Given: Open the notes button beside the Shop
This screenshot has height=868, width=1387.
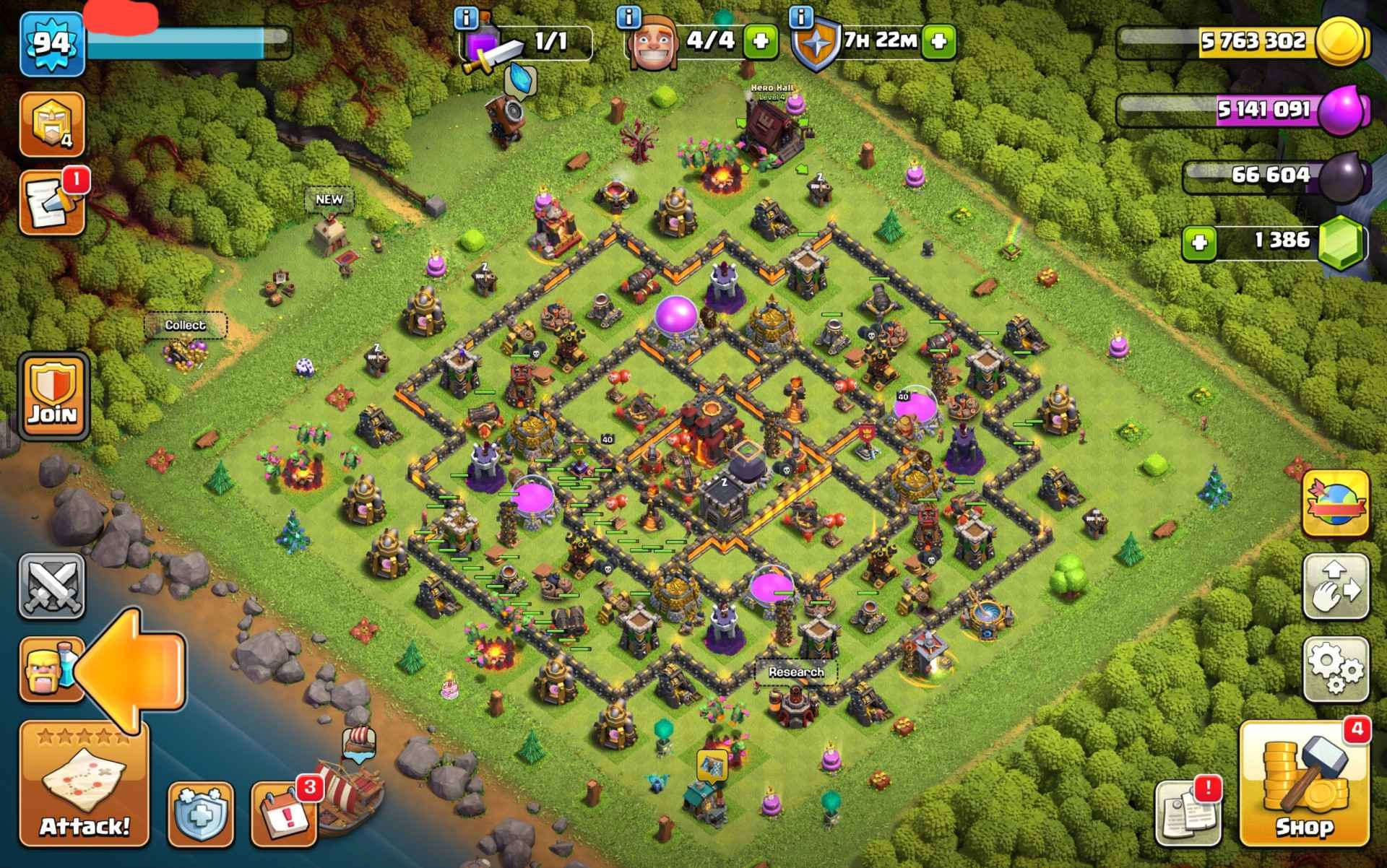Looking at the screenshot, I should click(x=1188, y=814).
